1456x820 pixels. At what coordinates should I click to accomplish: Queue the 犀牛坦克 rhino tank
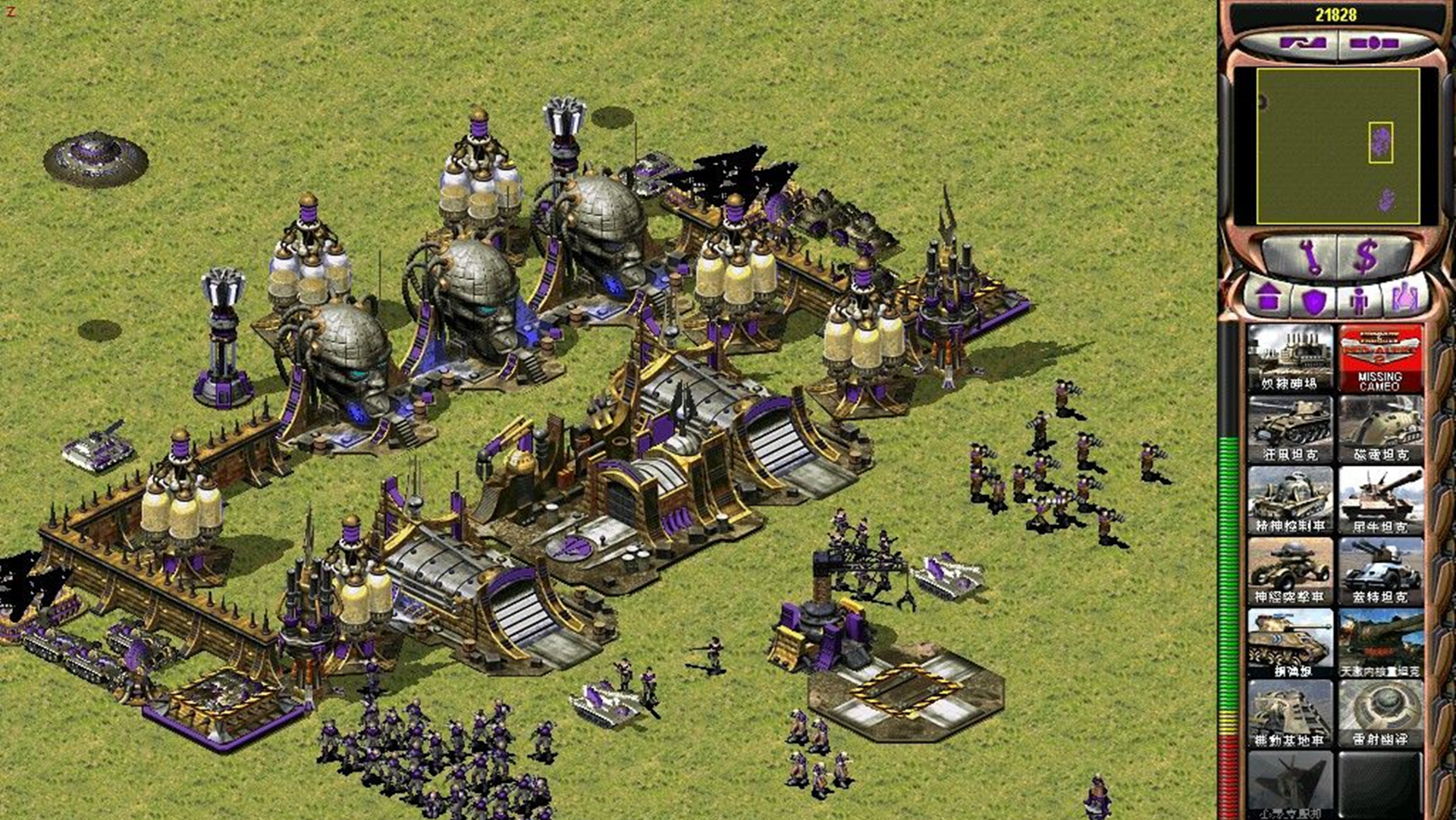coord(1380,501)
